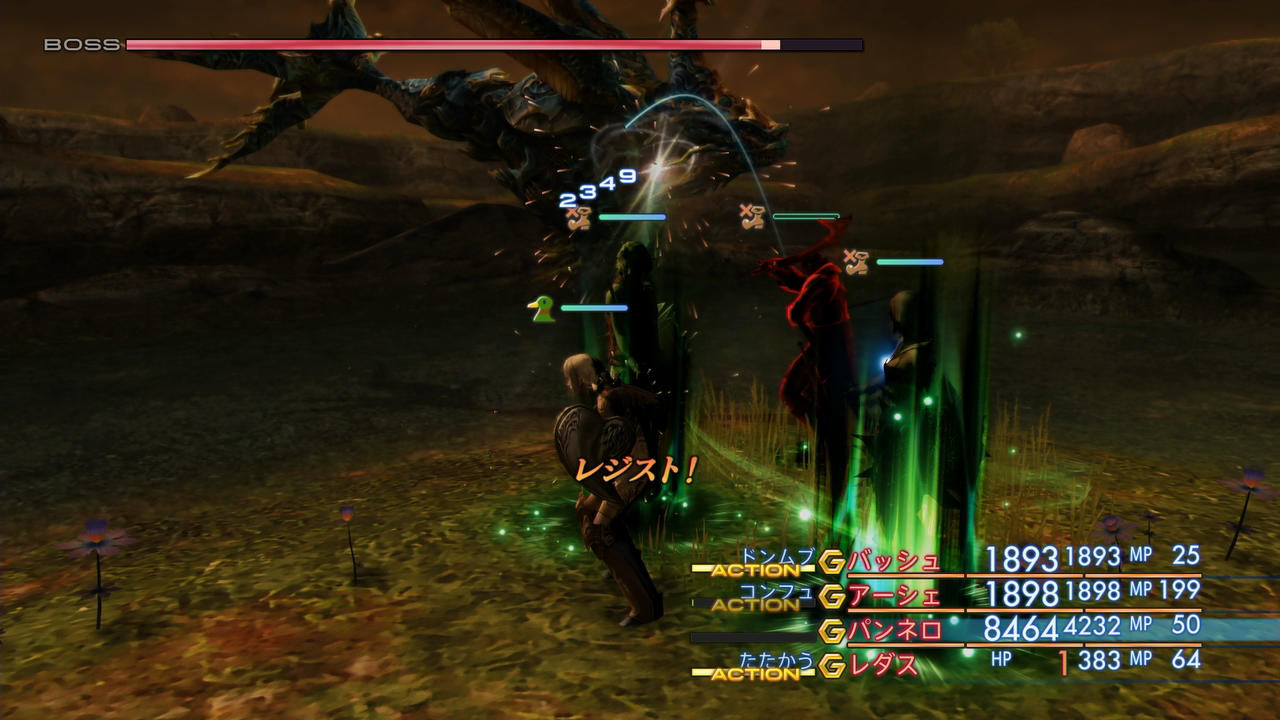The image size is (1280, 720).
Task: Pick レダス from the party list
Action: (883, 664)
